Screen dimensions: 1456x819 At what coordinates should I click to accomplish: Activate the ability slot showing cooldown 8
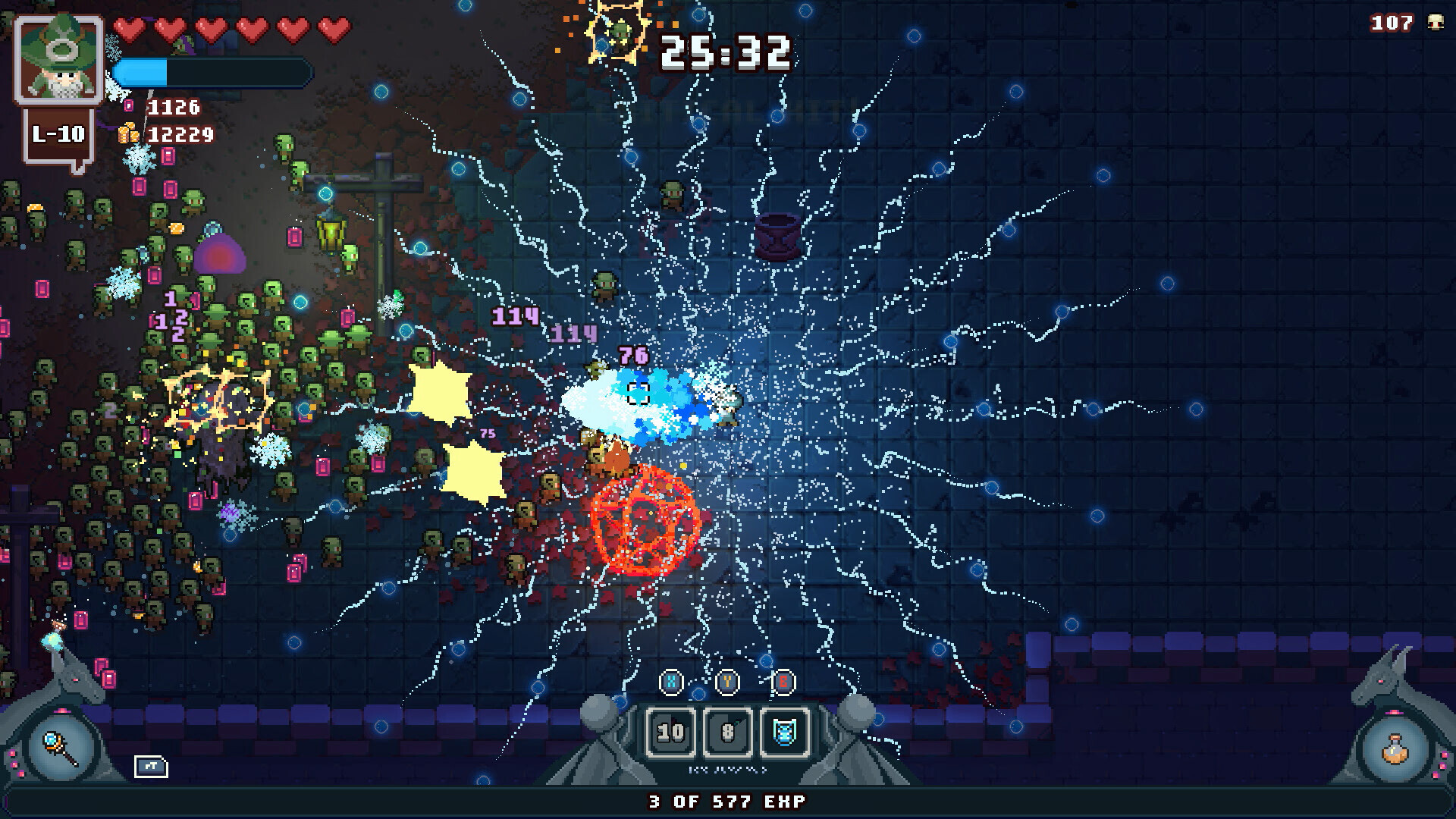click(727, 732)
